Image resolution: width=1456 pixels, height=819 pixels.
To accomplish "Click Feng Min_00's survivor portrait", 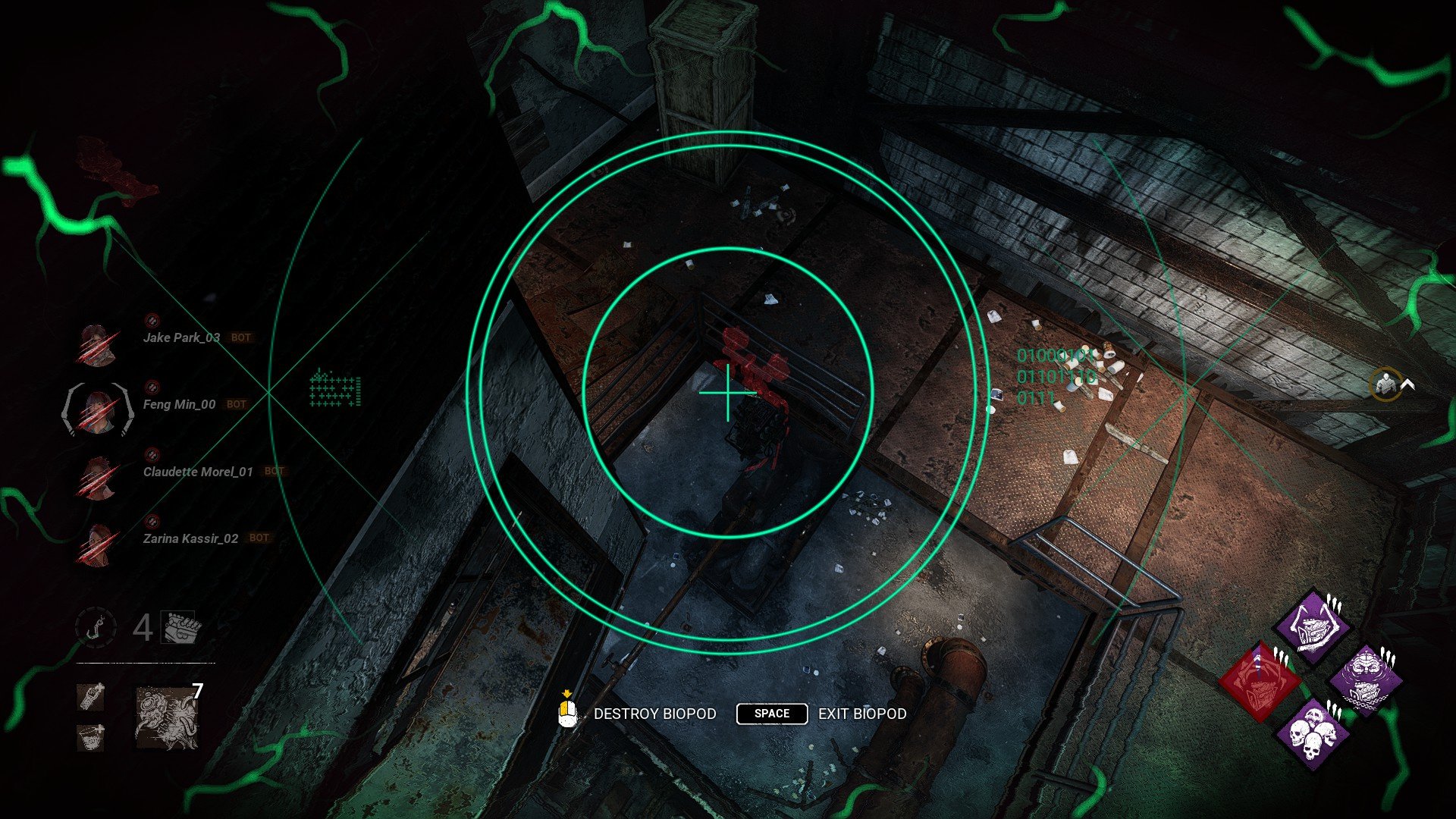I will coord(97,409).
